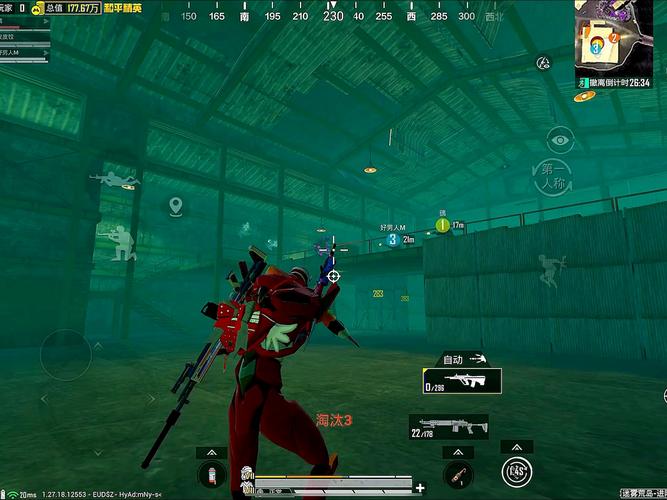
Task: Tap the small round icon left of minimap
Action: (543, 64)
